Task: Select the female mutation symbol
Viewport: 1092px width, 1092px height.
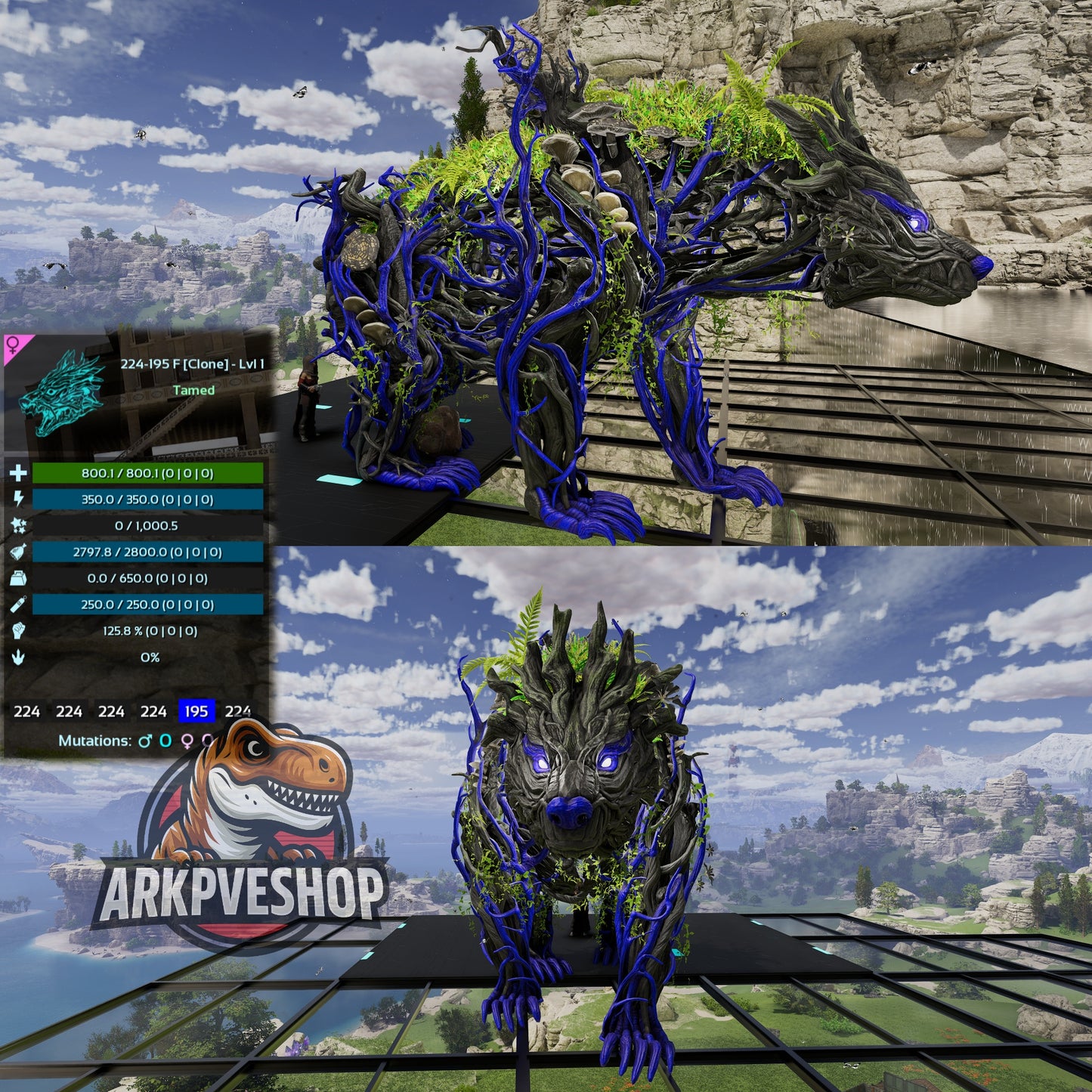Action: [x=187, y=741]
